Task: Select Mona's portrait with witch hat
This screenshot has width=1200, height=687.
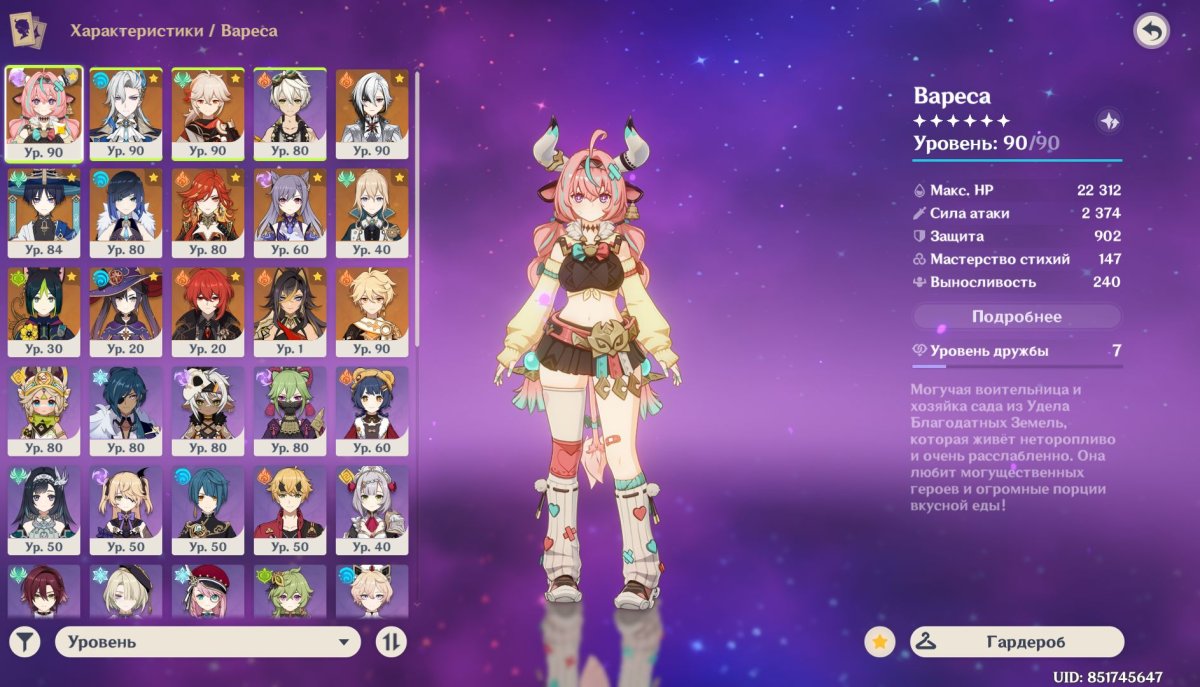Action: [126, 311]
